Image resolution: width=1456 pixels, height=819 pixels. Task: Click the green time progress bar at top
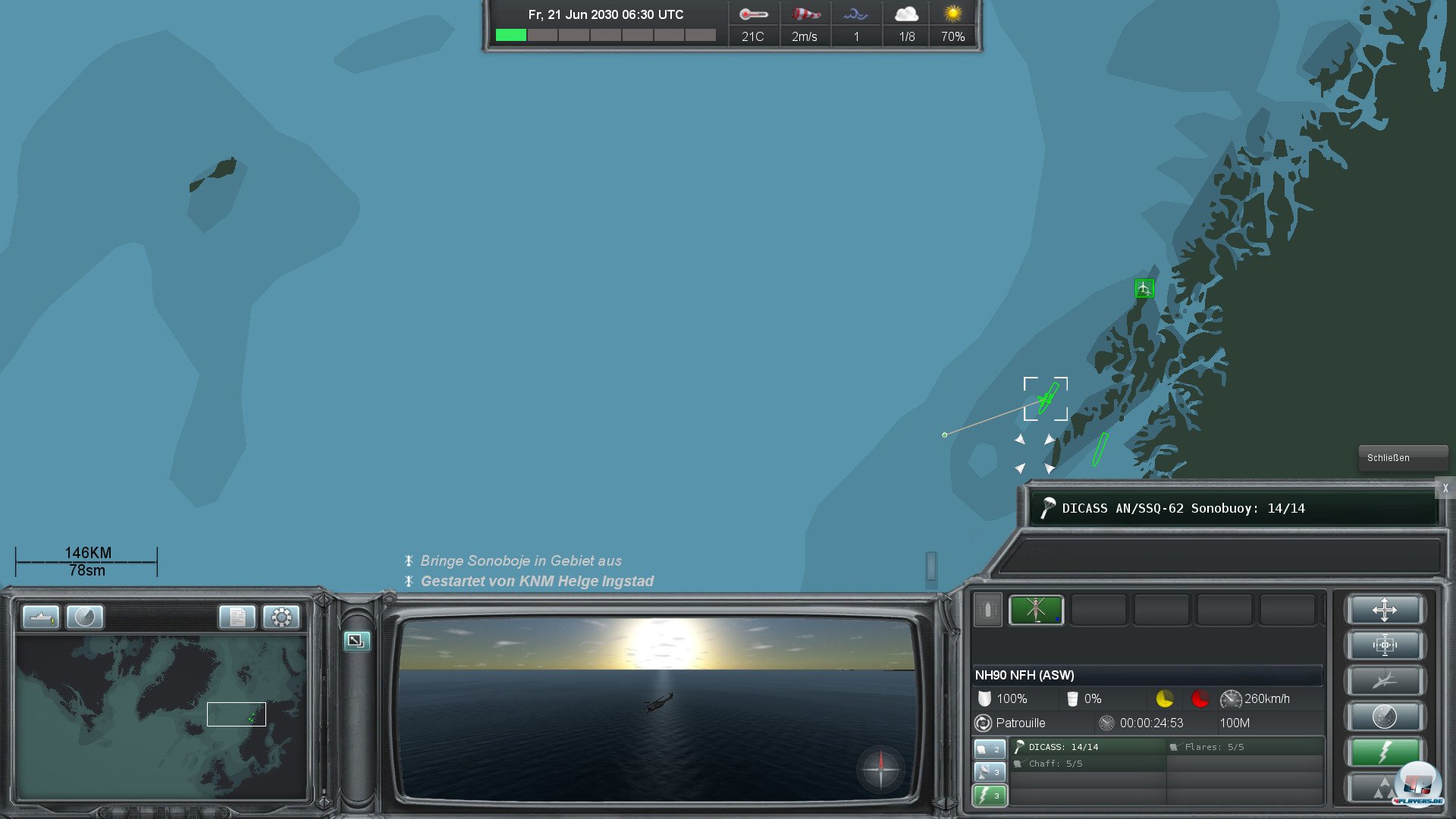512,34
